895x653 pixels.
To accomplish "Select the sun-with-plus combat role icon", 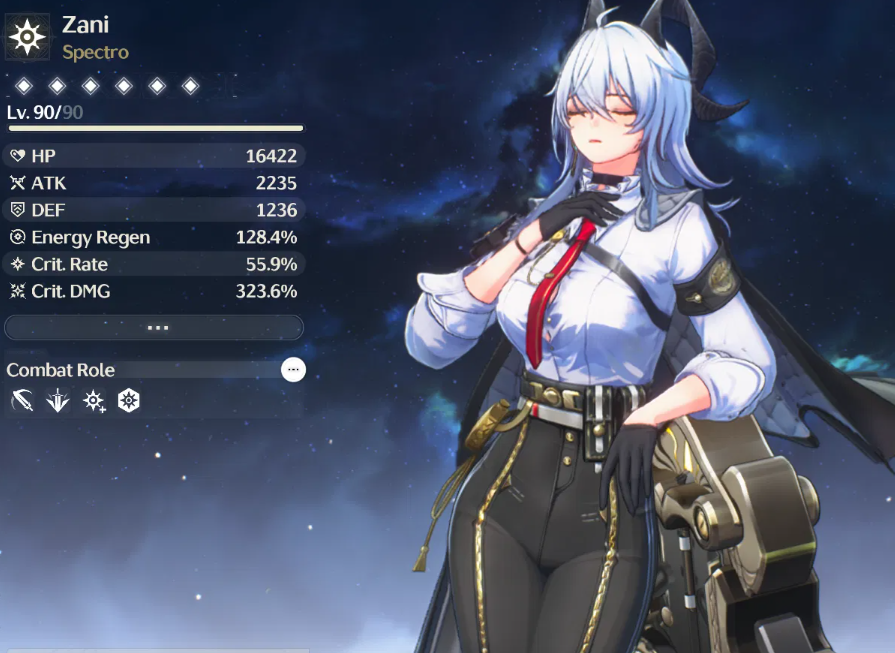I will coord(94,401).
